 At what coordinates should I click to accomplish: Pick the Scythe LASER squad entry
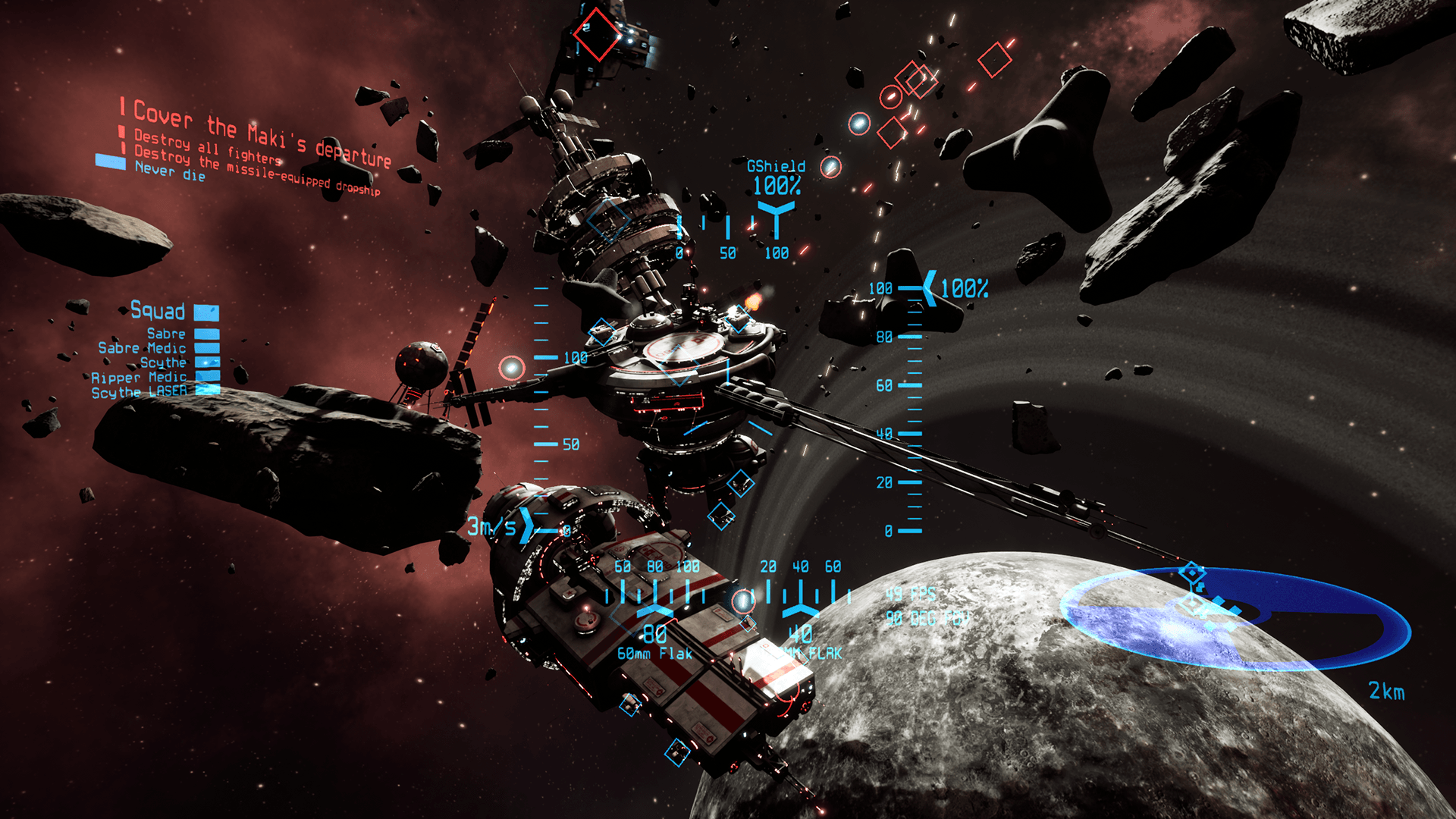139,392
